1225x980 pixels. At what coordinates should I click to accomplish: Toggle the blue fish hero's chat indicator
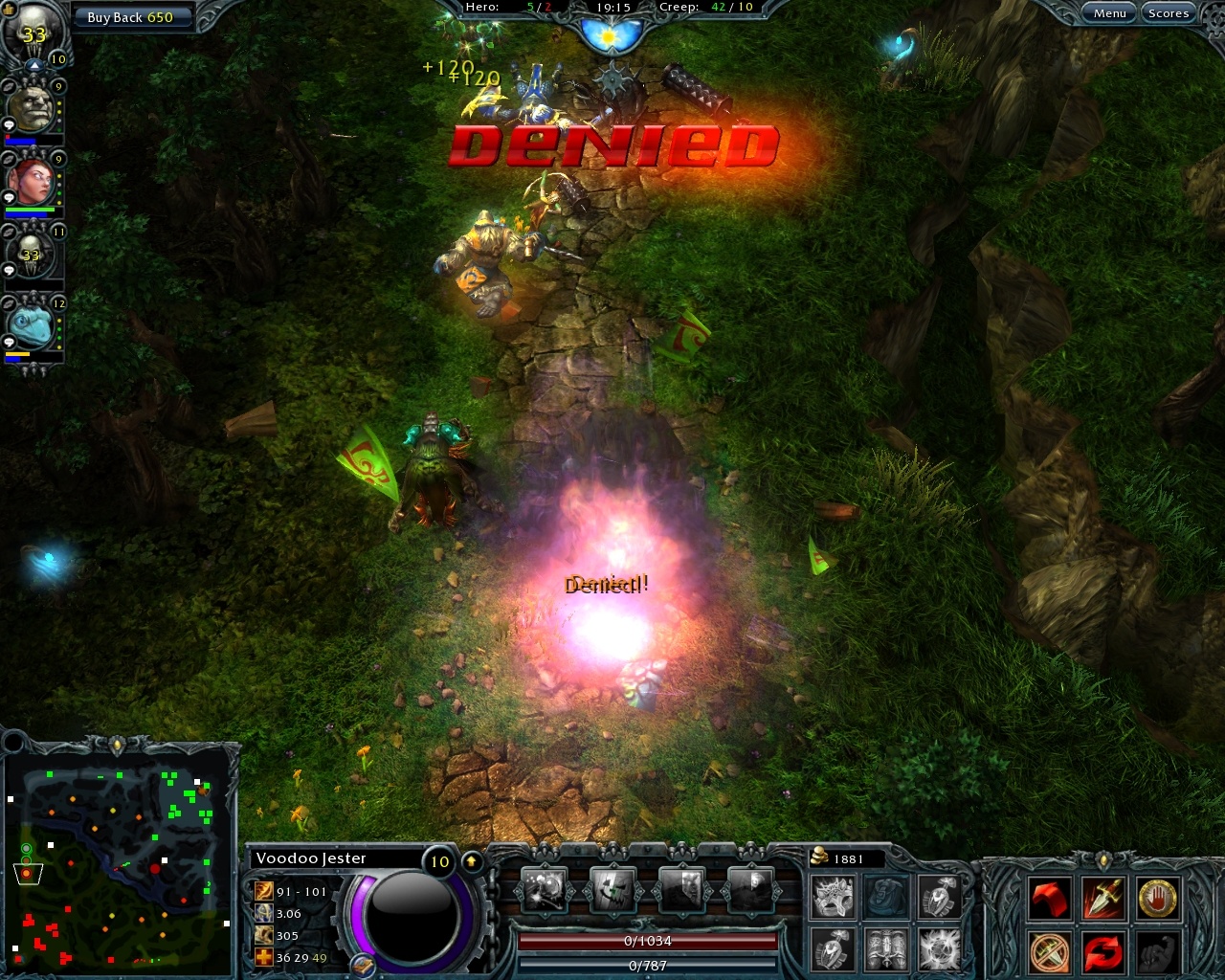click(9, 342)
